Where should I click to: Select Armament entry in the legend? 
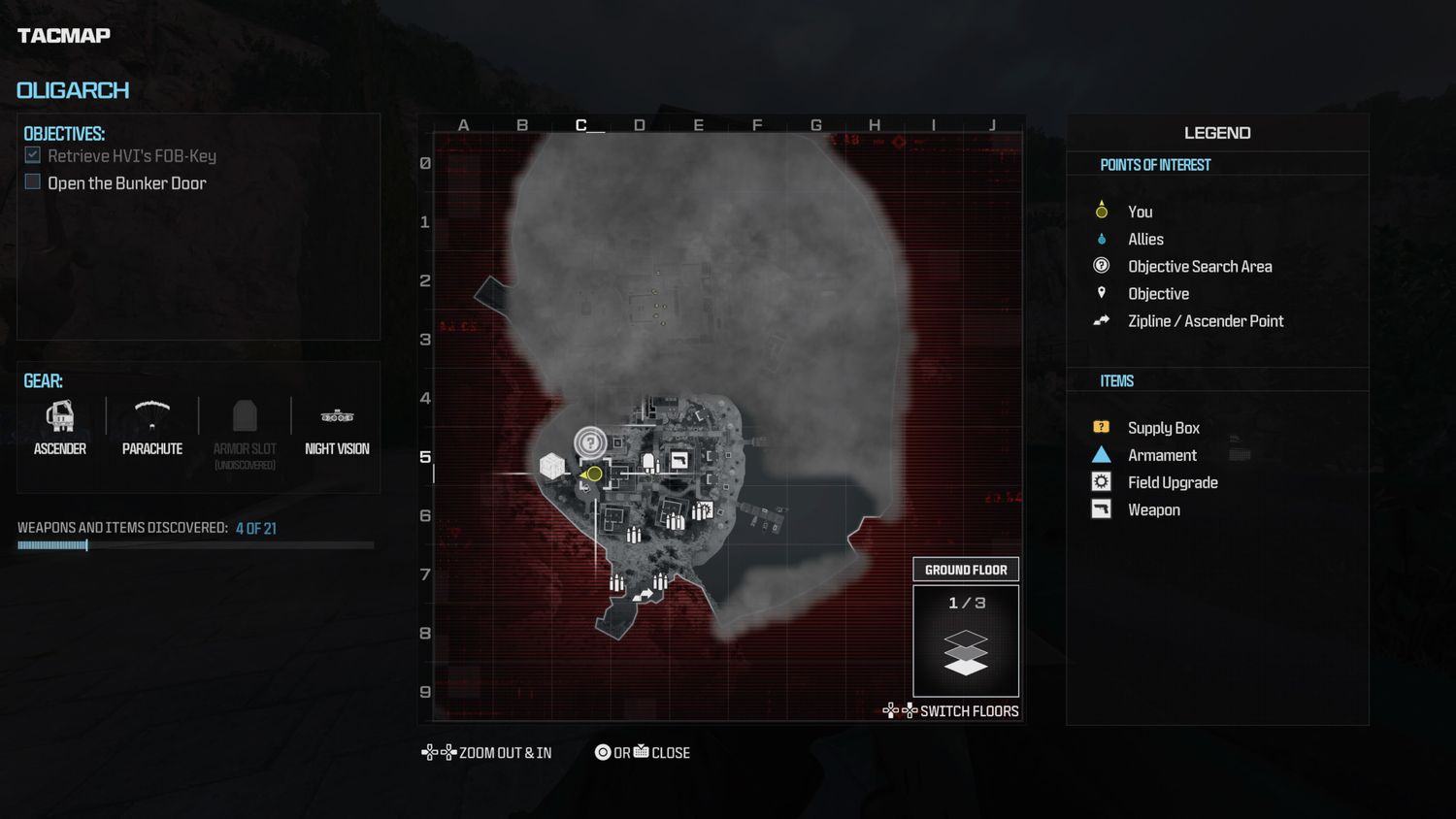[1162, 455]
